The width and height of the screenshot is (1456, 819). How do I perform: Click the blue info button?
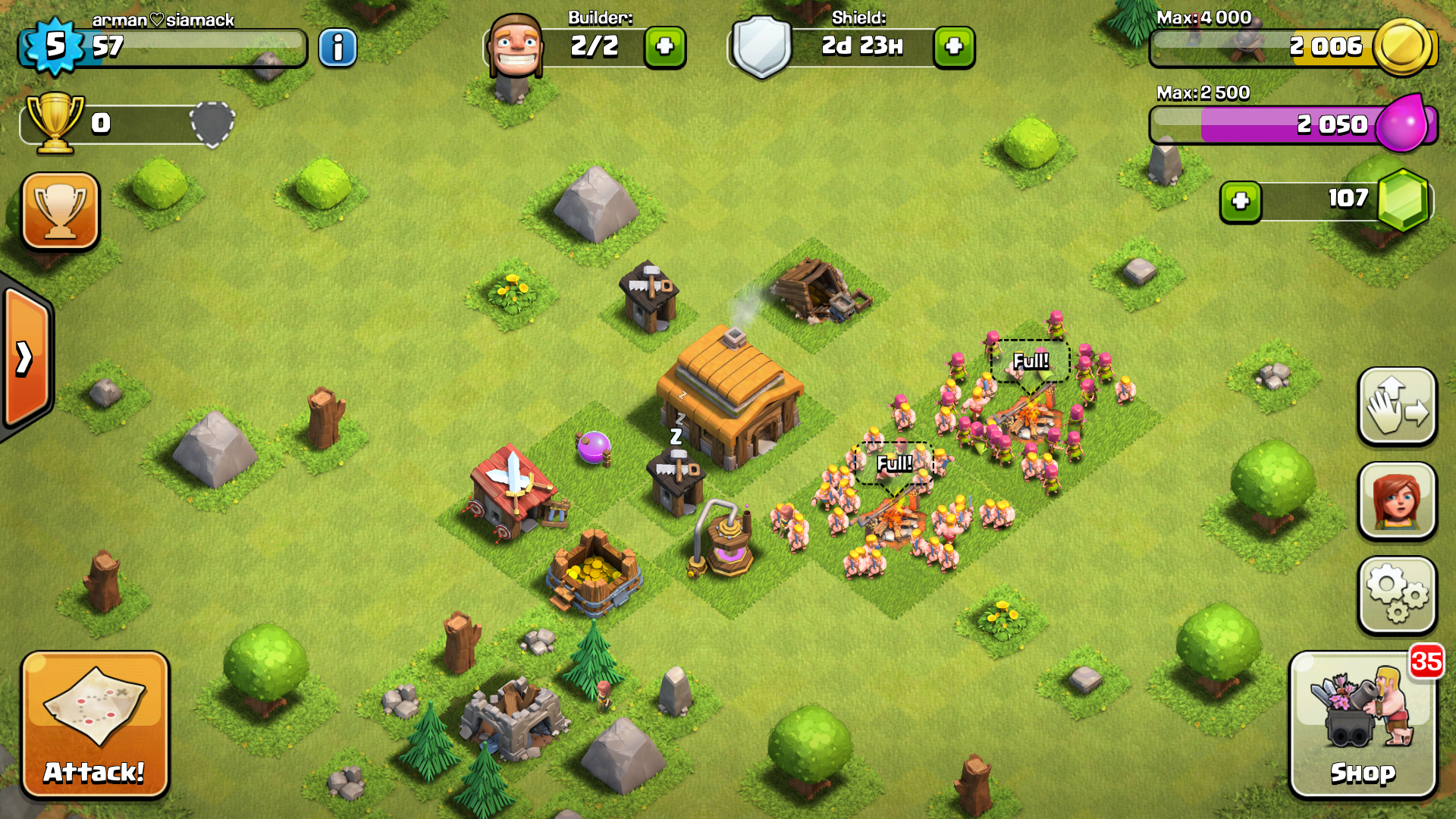337,48
